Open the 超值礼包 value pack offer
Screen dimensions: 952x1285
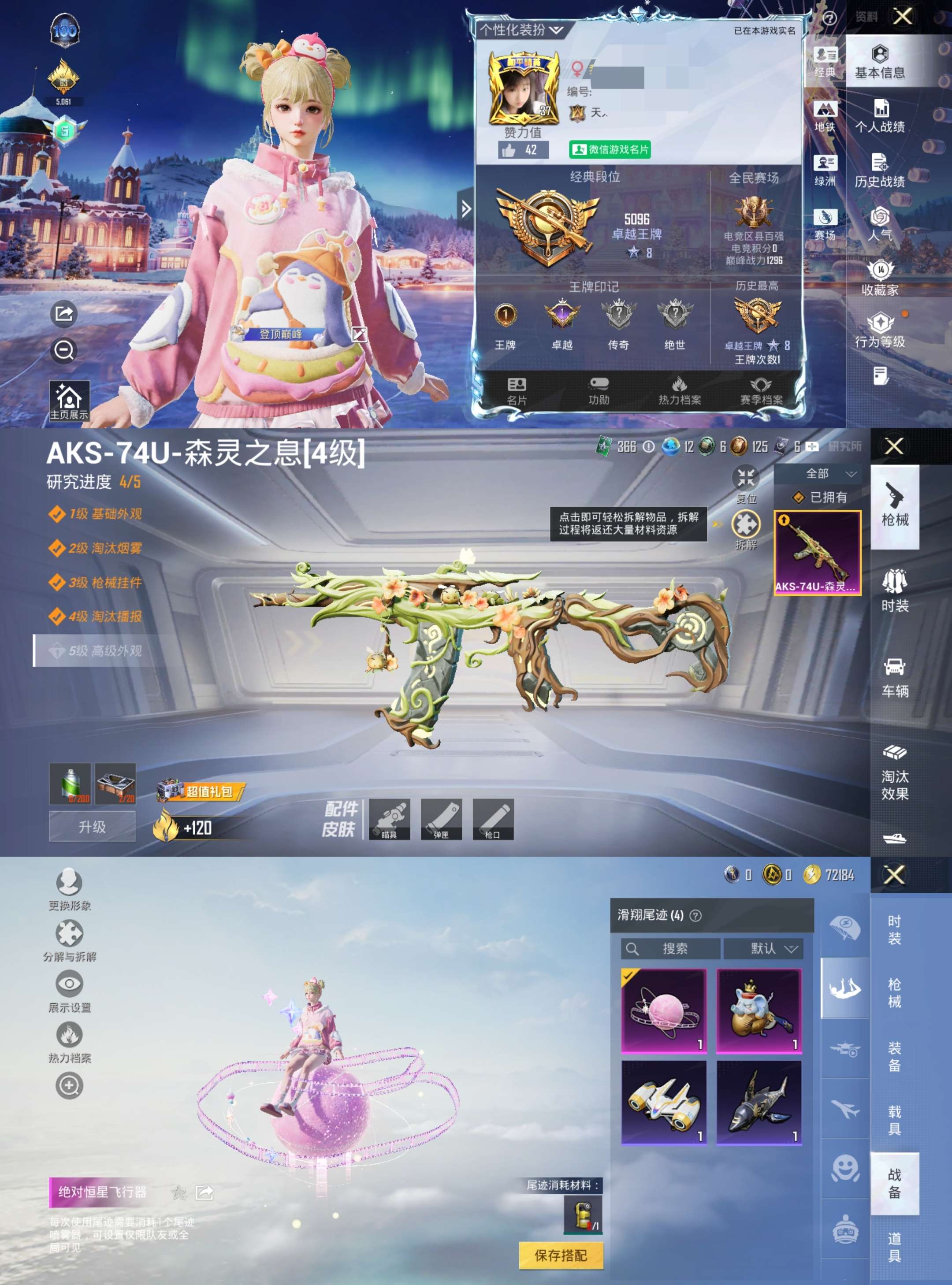[202, 792]
